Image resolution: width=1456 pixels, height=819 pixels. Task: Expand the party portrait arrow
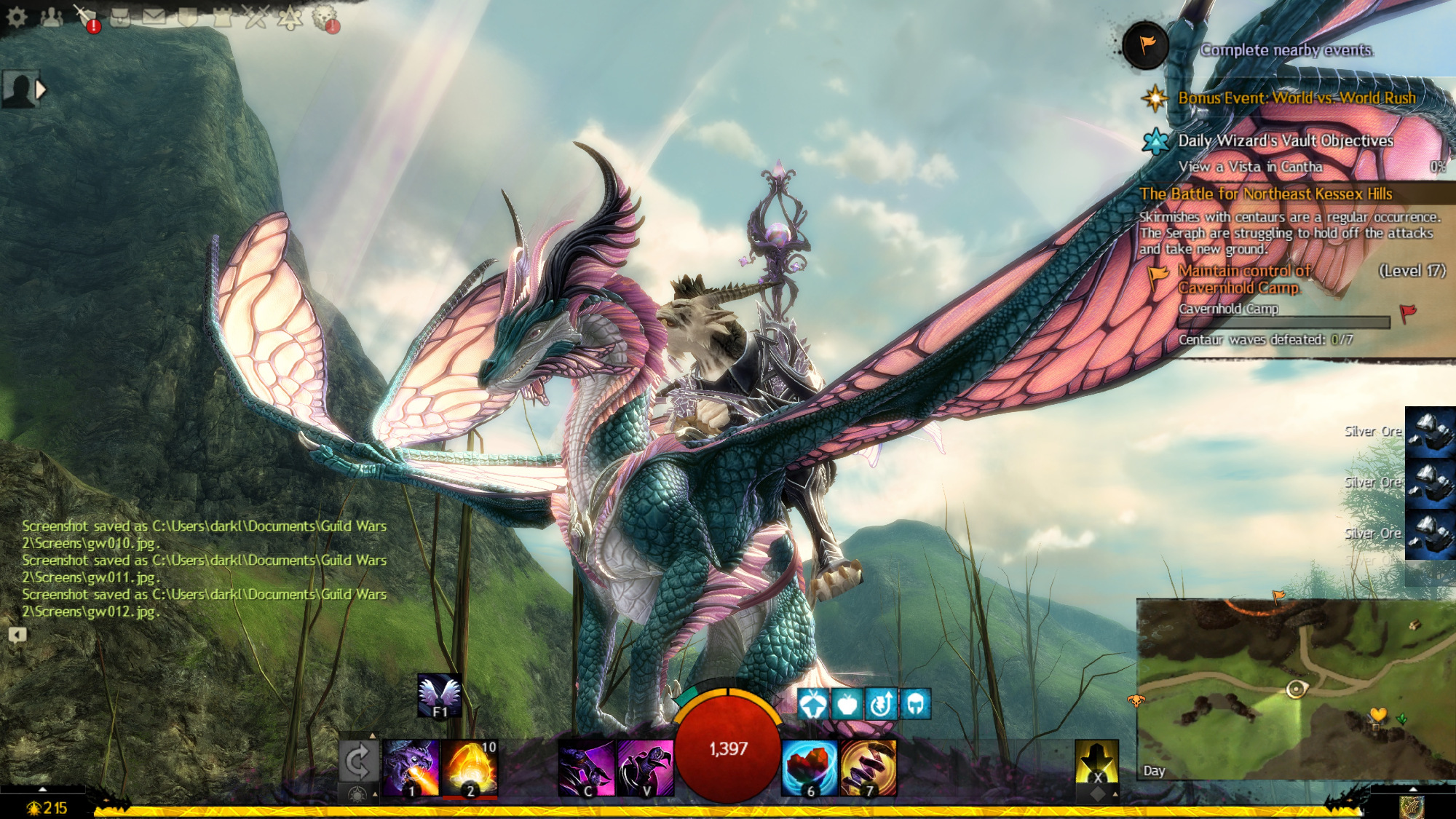click(41, 90)
